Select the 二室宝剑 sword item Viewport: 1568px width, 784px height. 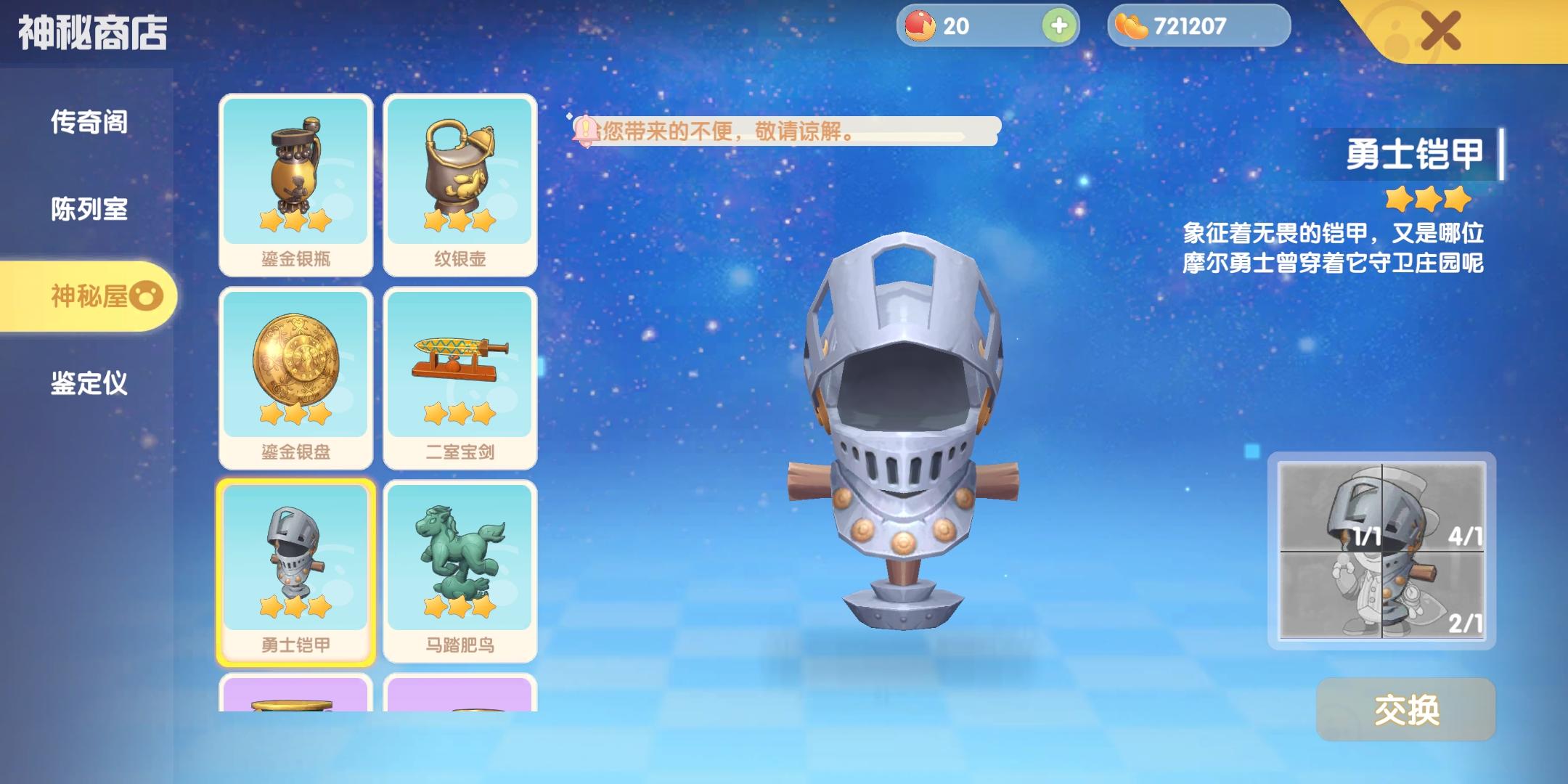(x=461, y=370)
